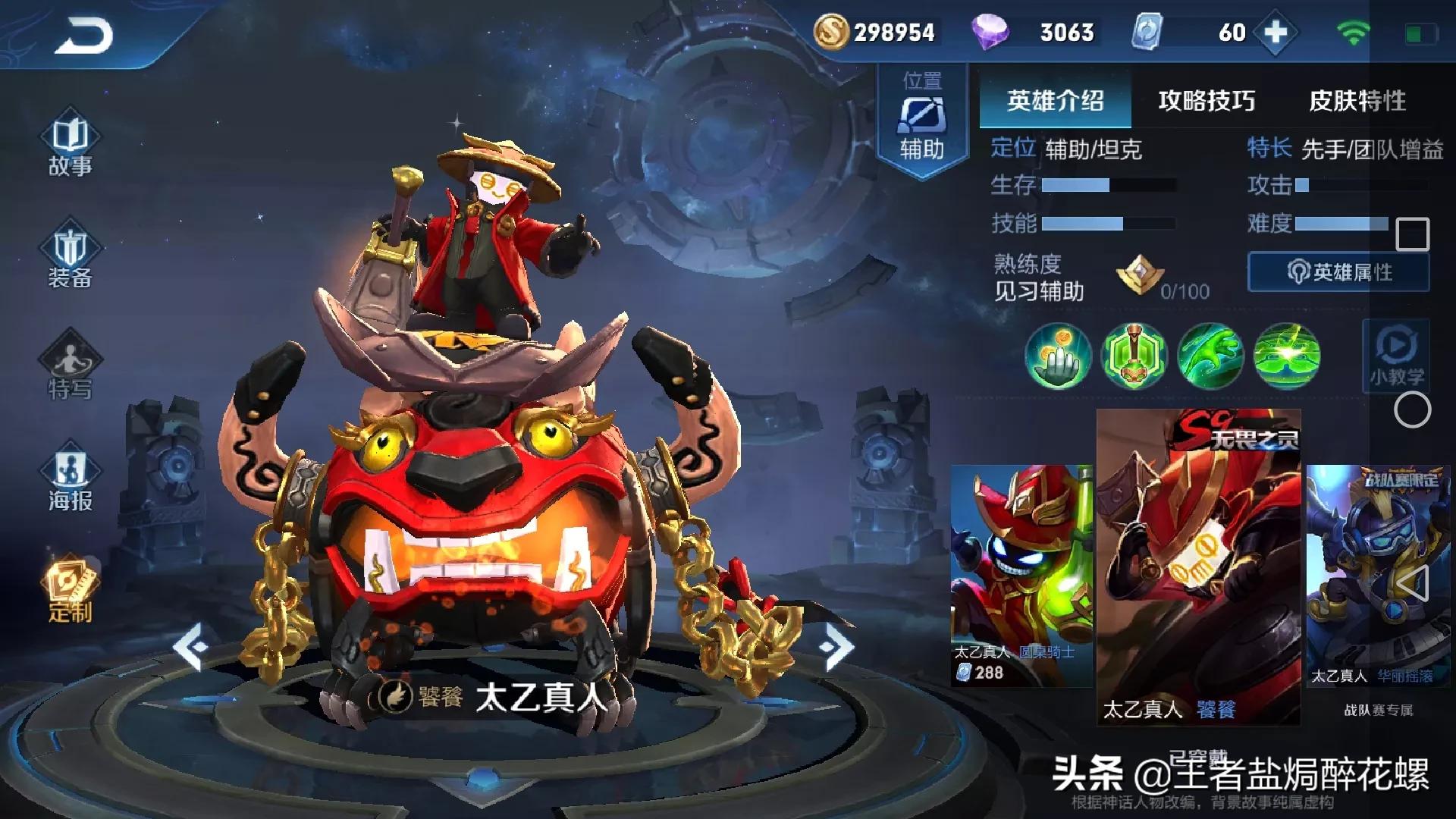
Task: Select the hand with coins skill icon
Action: 1058,356
